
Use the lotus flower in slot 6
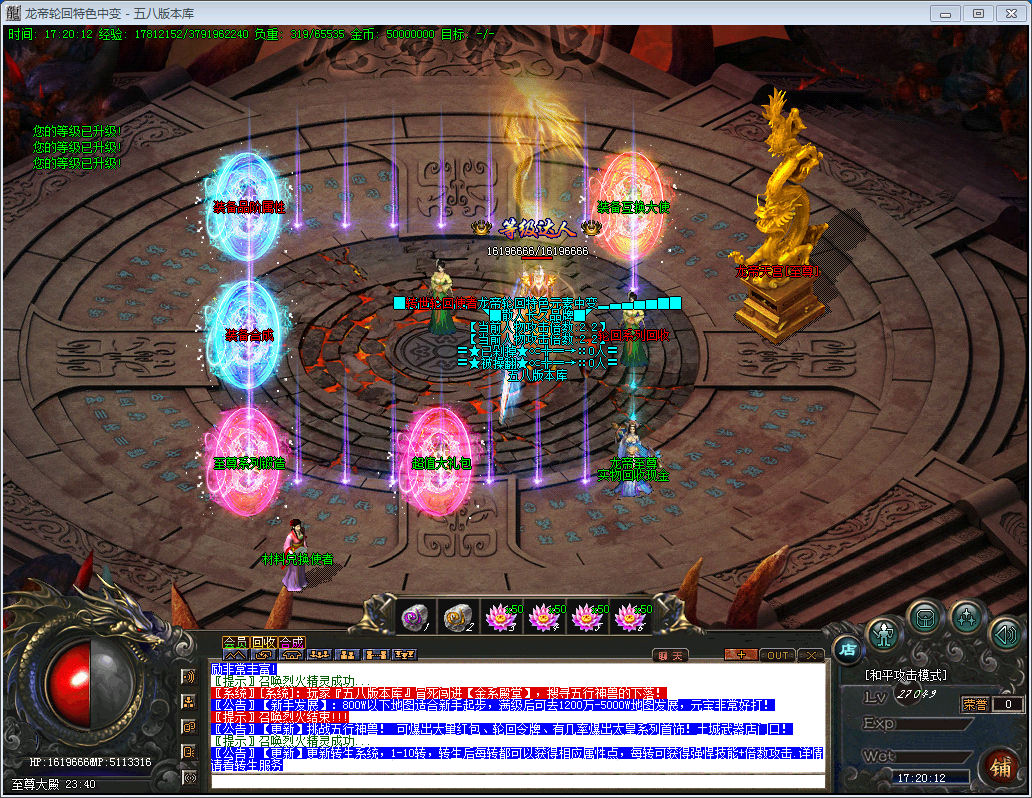[x=629, y=617]
